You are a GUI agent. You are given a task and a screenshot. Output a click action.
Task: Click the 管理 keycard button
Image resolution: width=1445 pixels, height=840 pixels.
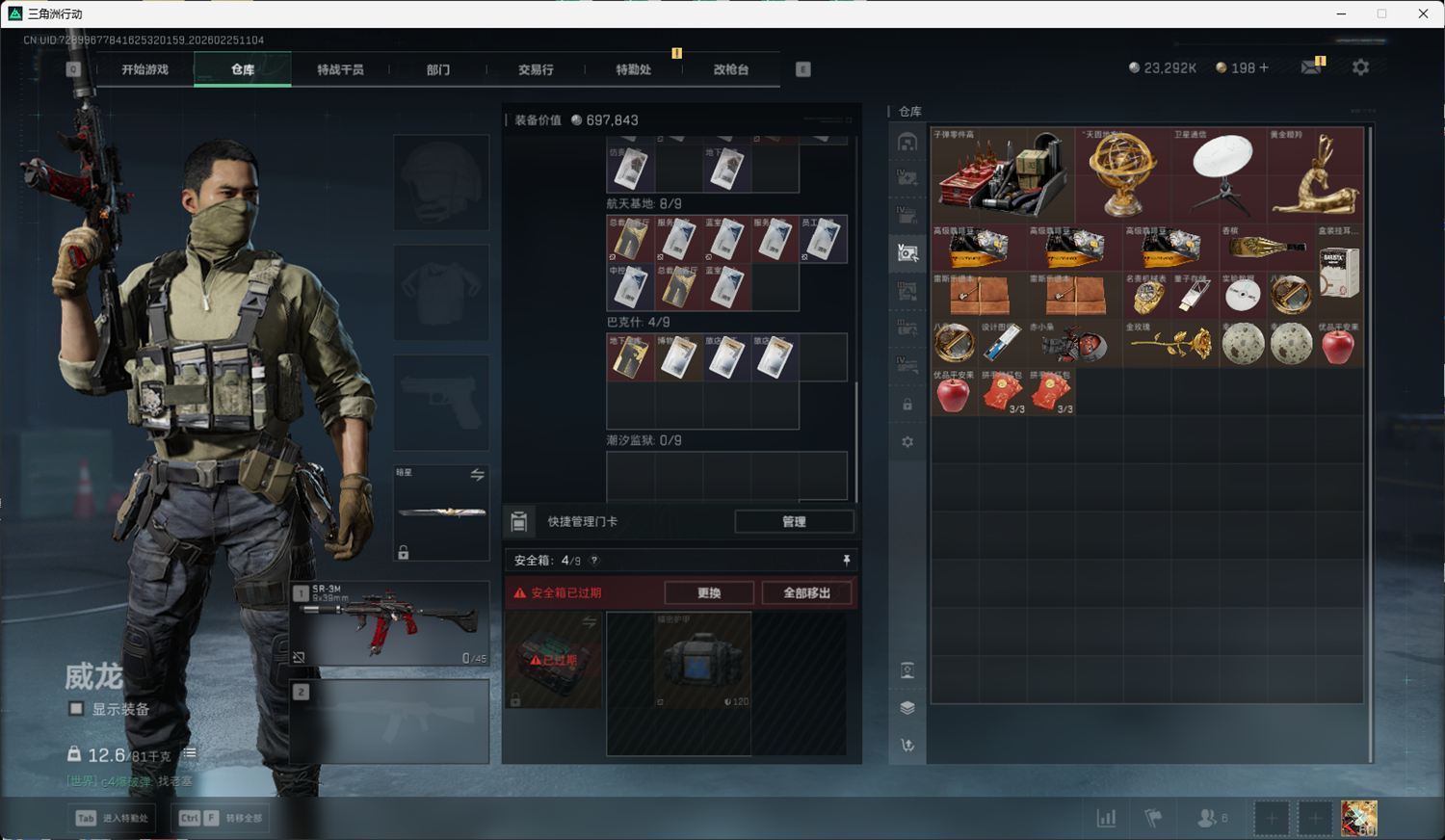[794, 521]
